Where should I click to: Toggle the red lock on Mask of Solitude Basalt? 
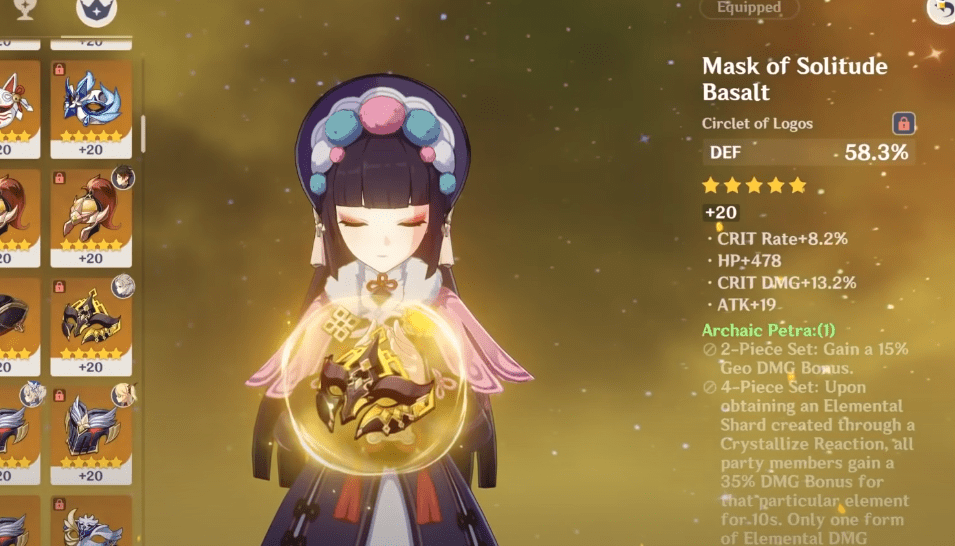[903, 124]
